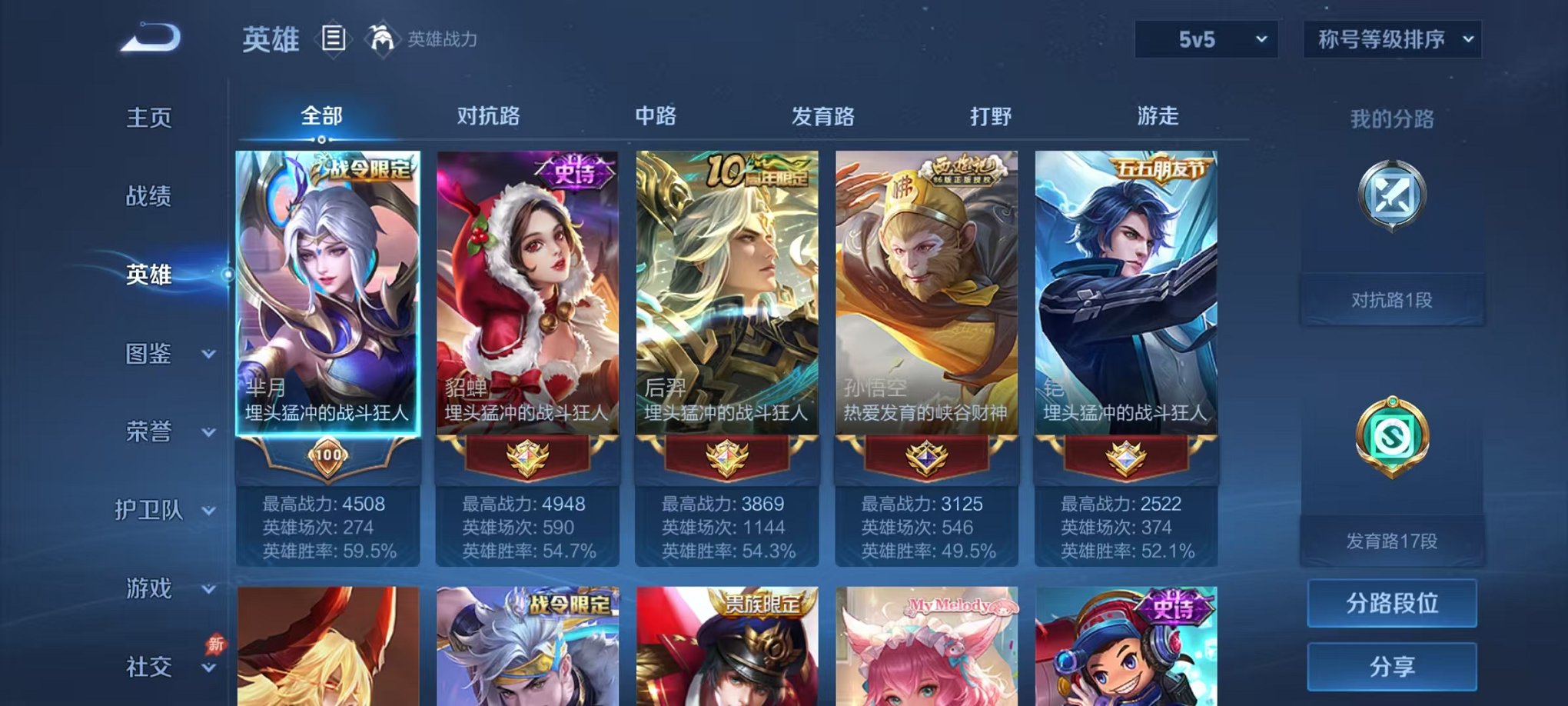
Task: Expand the 图鉴 sidebar section
Action: (161, 355)
